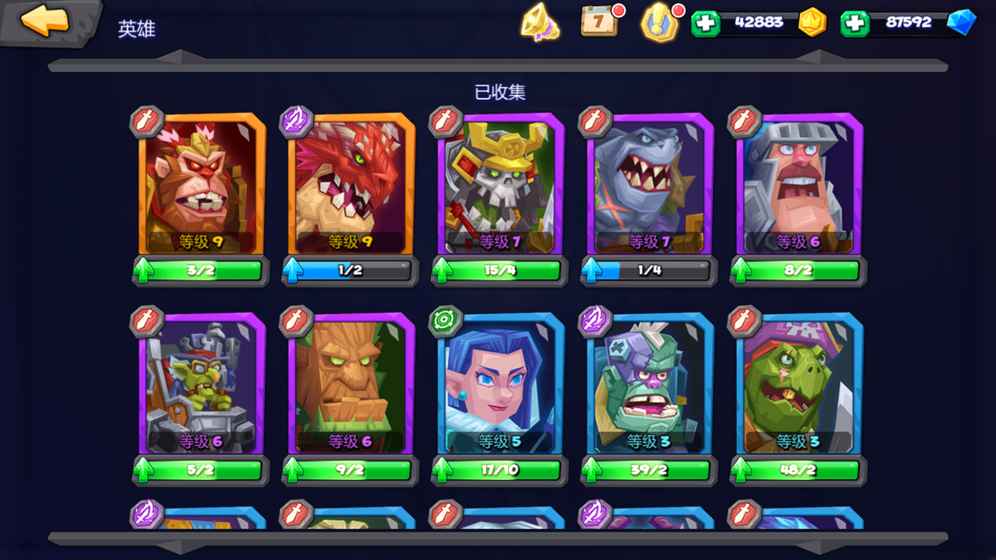Image resolution: width=996 pixels, height=560 pixels.
Task: Open the calendar icon showing 7
Action: (599, 21)
